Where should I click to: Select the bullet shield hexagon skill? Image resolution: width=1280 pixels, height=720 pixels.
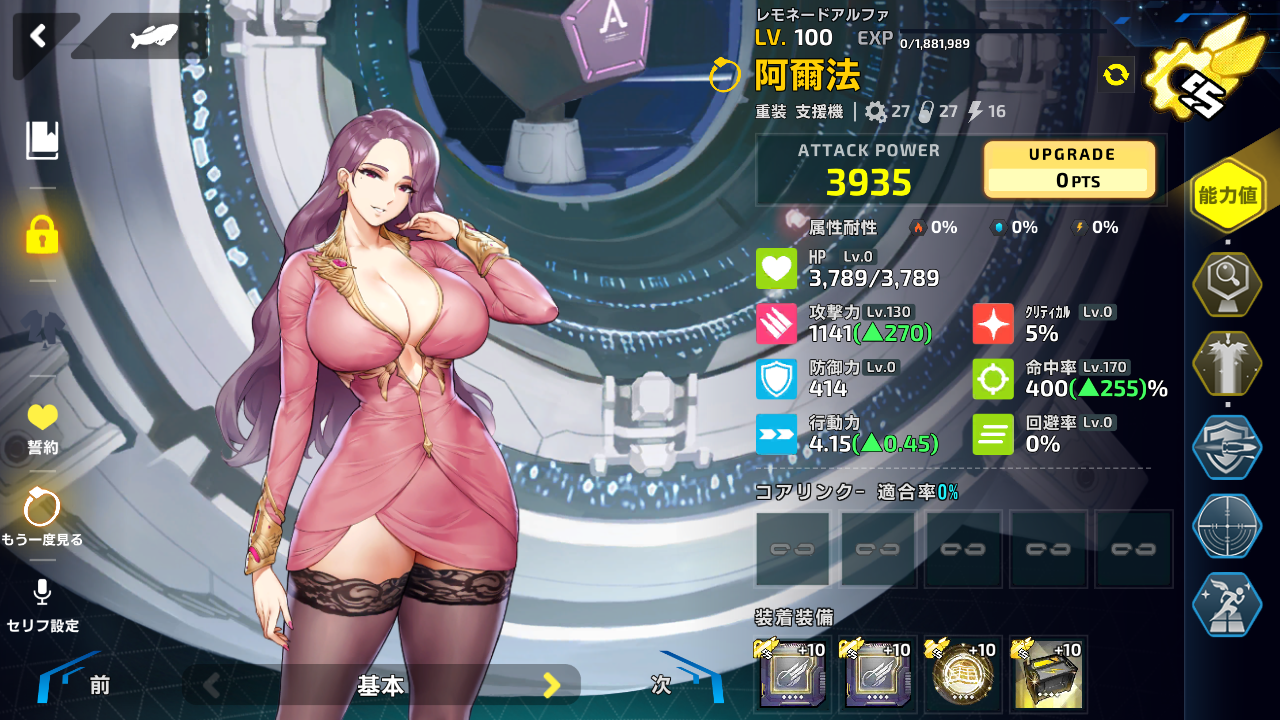(1227, 447)
